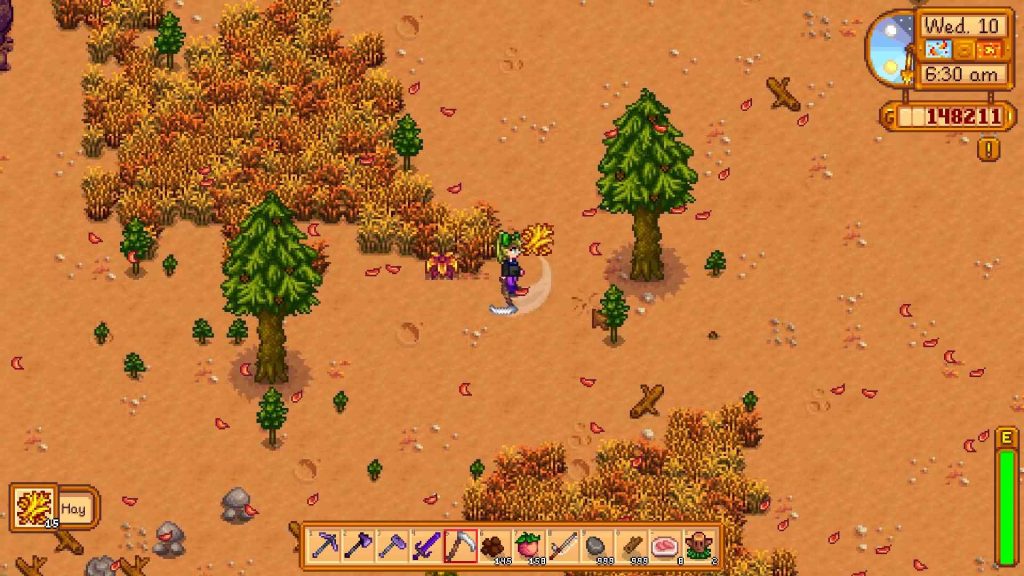The width and height of the screenshot is (1024, 576).
Task: Choose the hammer tool in the hotbar
Action: (x=393, y=545)
